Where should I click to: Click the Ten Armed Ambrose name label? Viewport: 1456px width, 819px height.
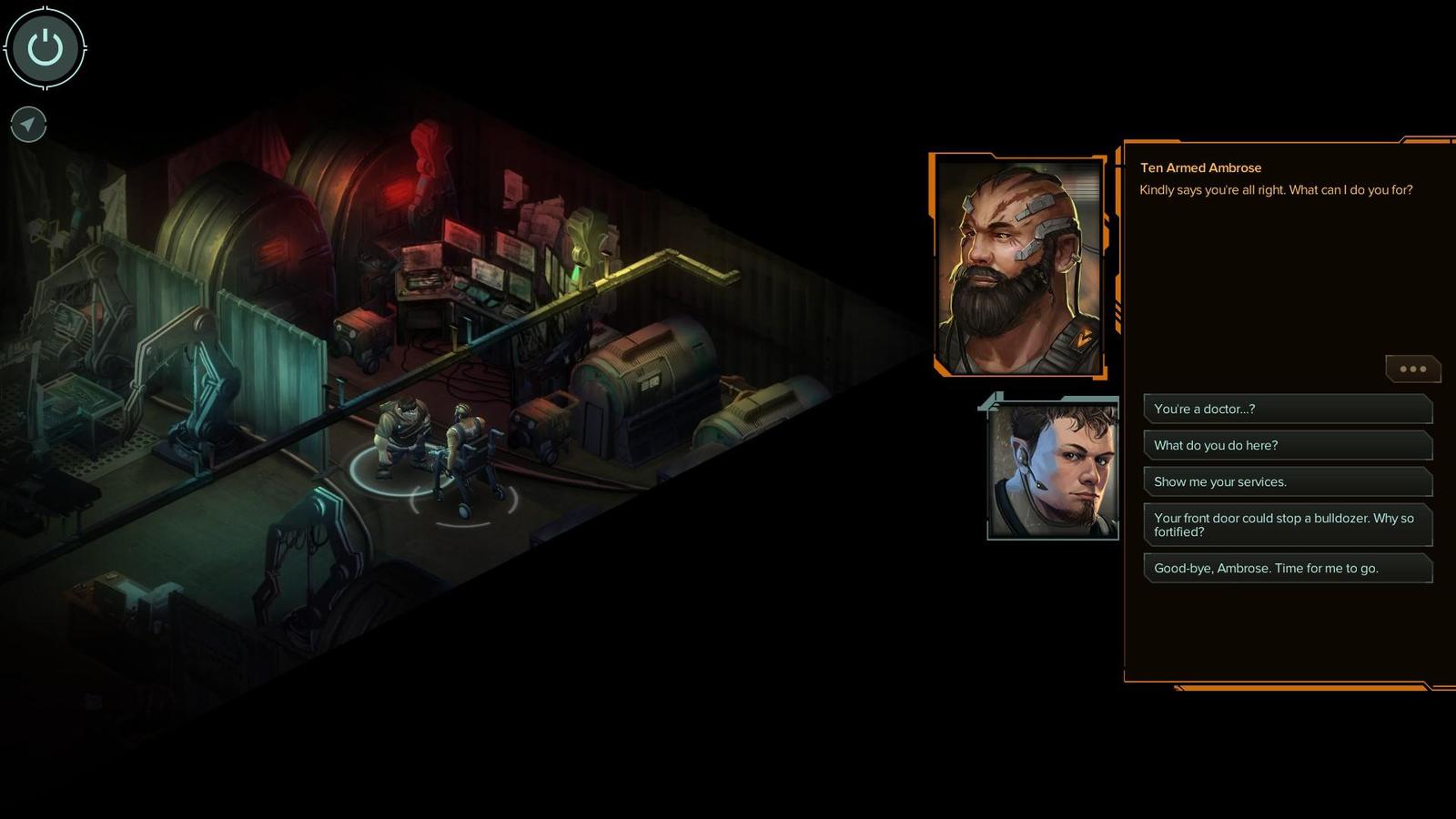coord(1200,167)
